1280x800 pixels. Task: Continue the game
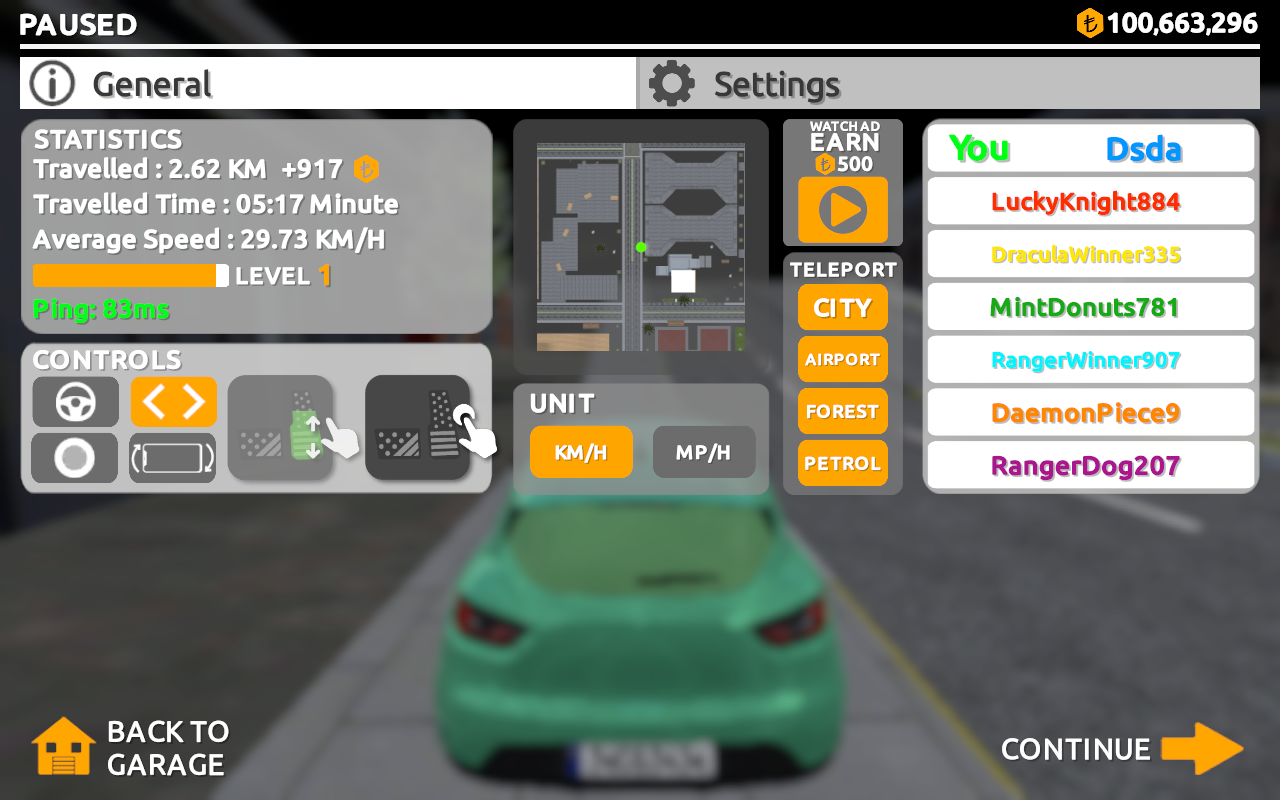click(x=1121, y=749)
